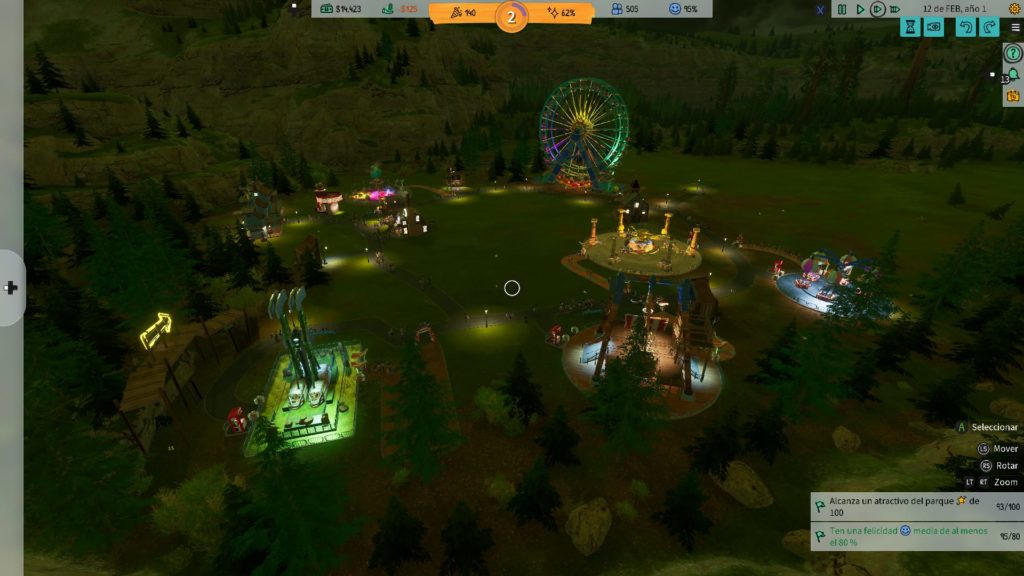Set game speed to double fast-forward
The height and width of the screenshot is (576, 1024).
coord(877,9)
